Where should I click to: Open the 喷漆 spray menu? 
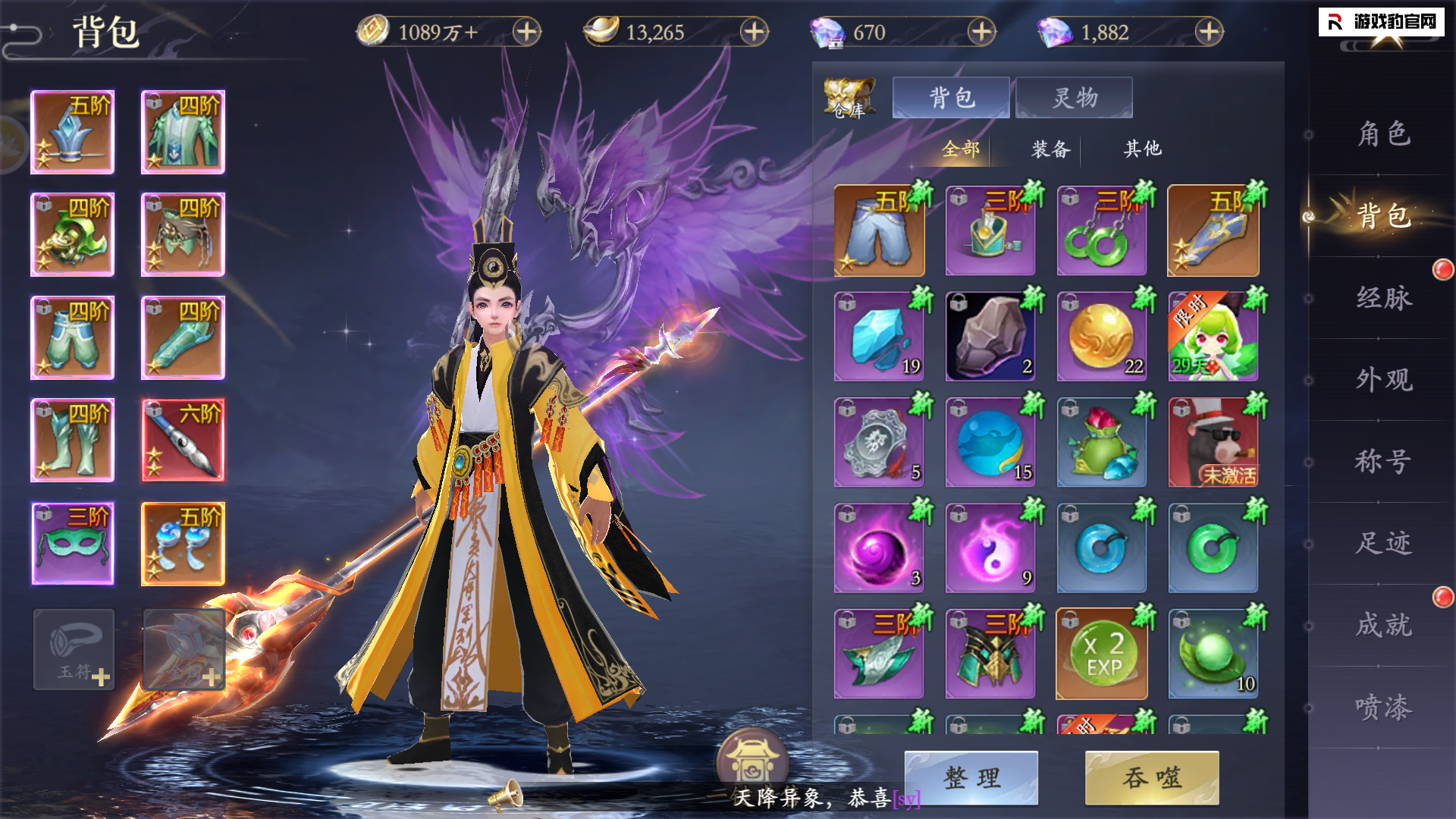click(1383, 707)
